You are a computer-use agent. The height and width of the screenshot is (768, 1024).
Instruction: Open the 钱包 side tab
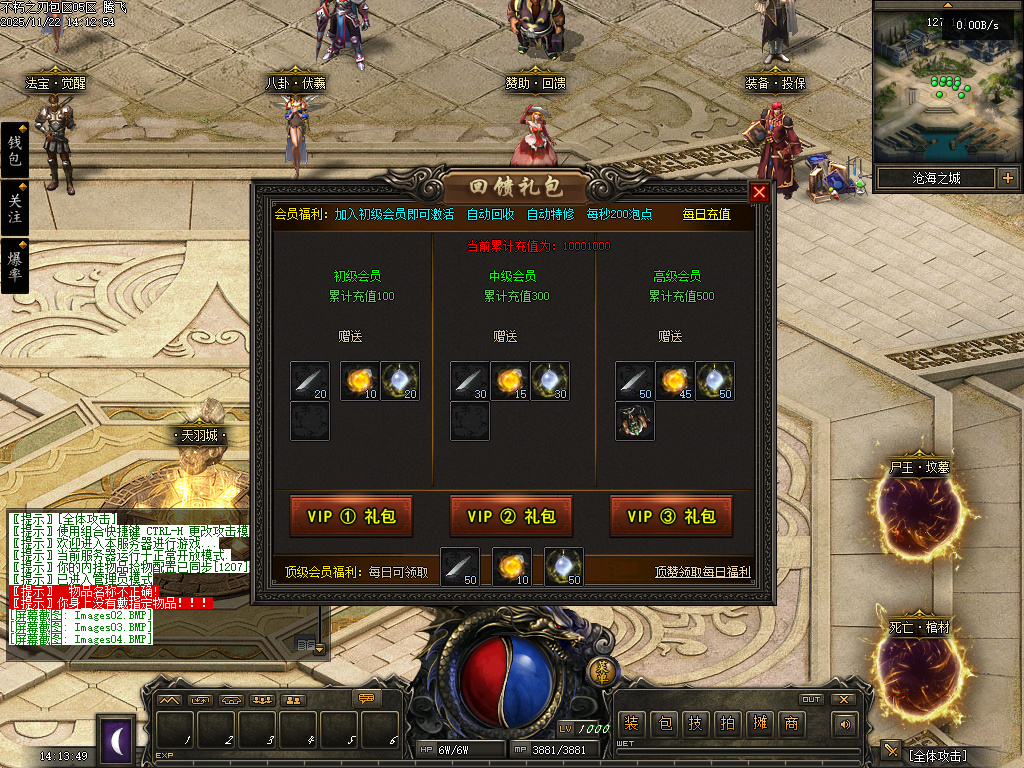15,151
